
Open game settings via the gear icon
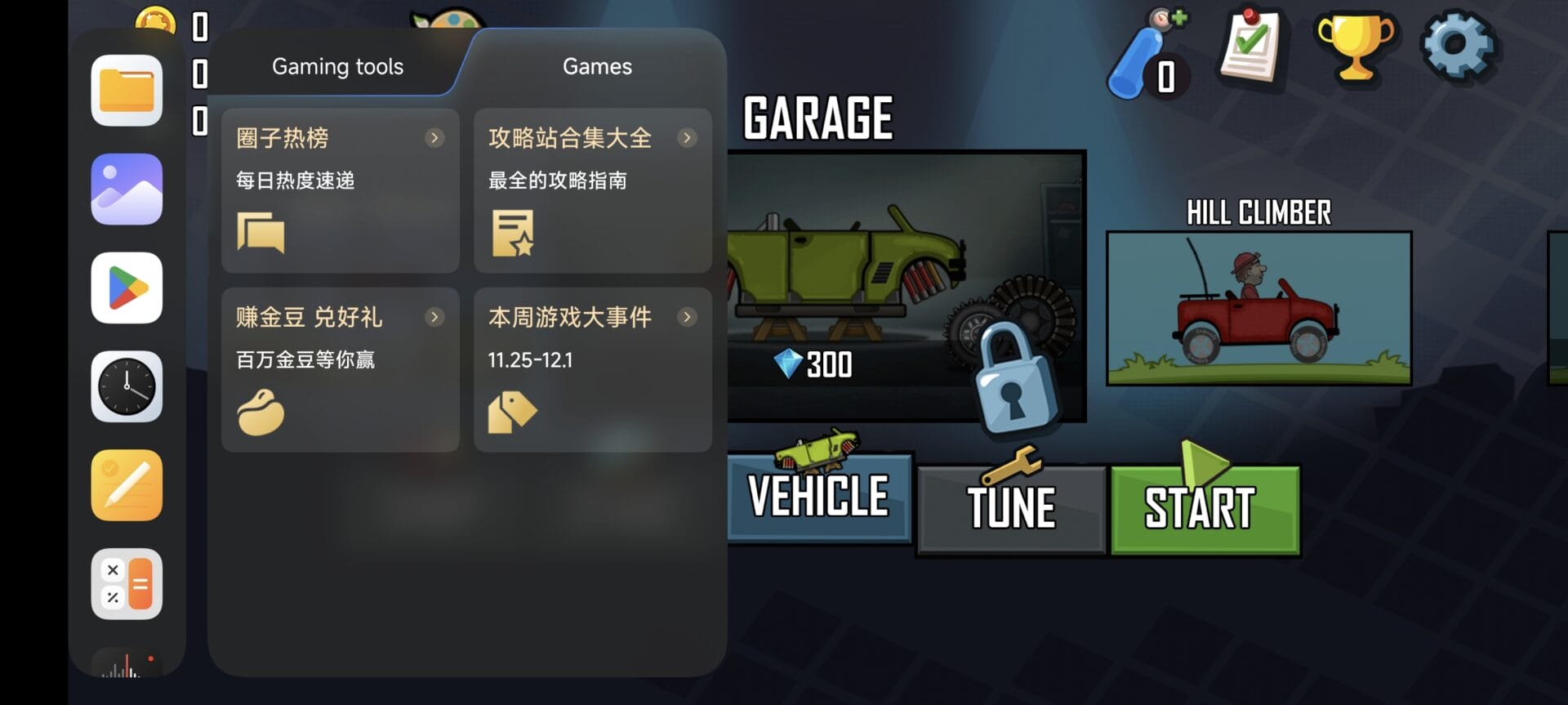pyautogui.click(x=1459, y=47)
